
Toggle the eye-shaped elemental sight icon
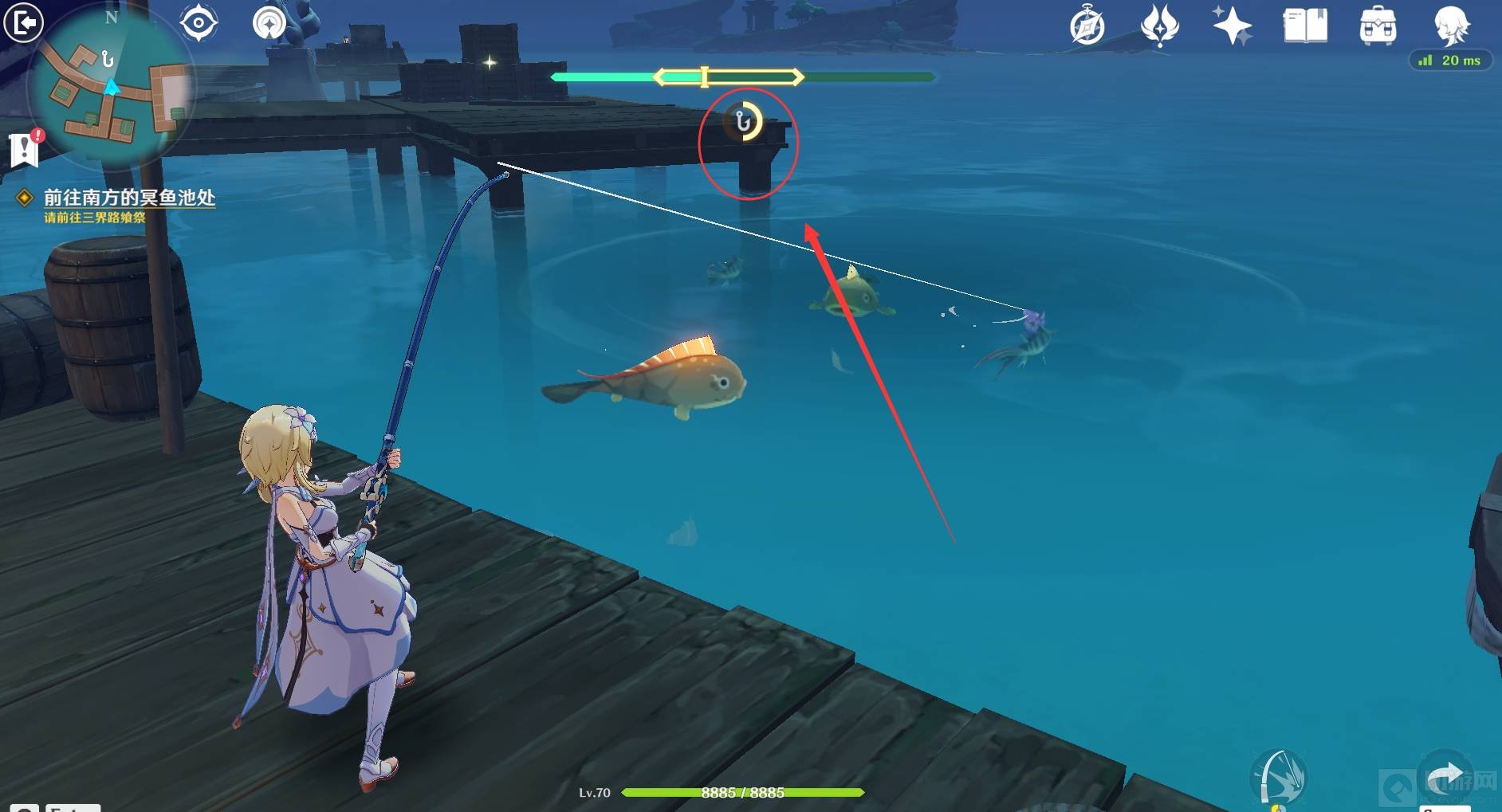point(199,23)
